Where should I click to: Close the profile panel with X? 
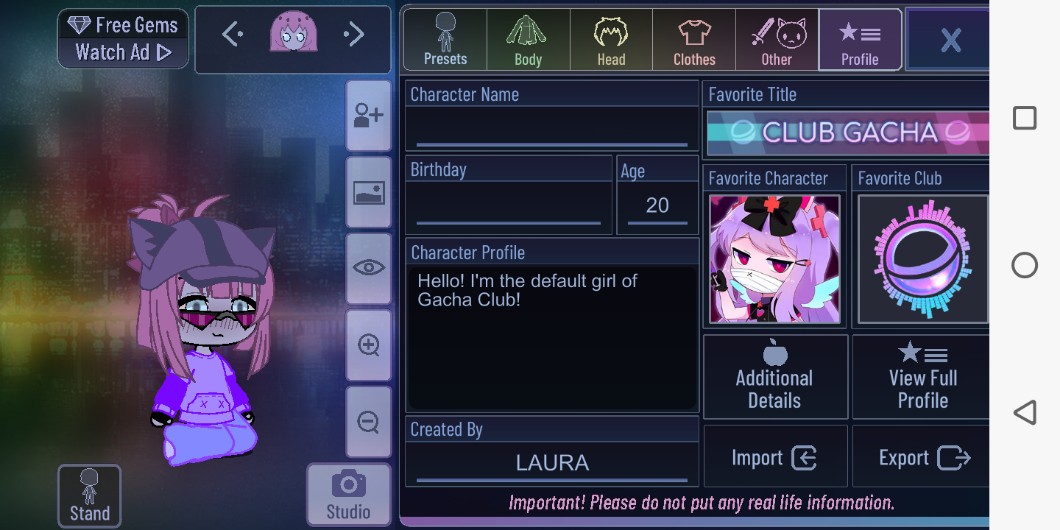pos(949,40)
